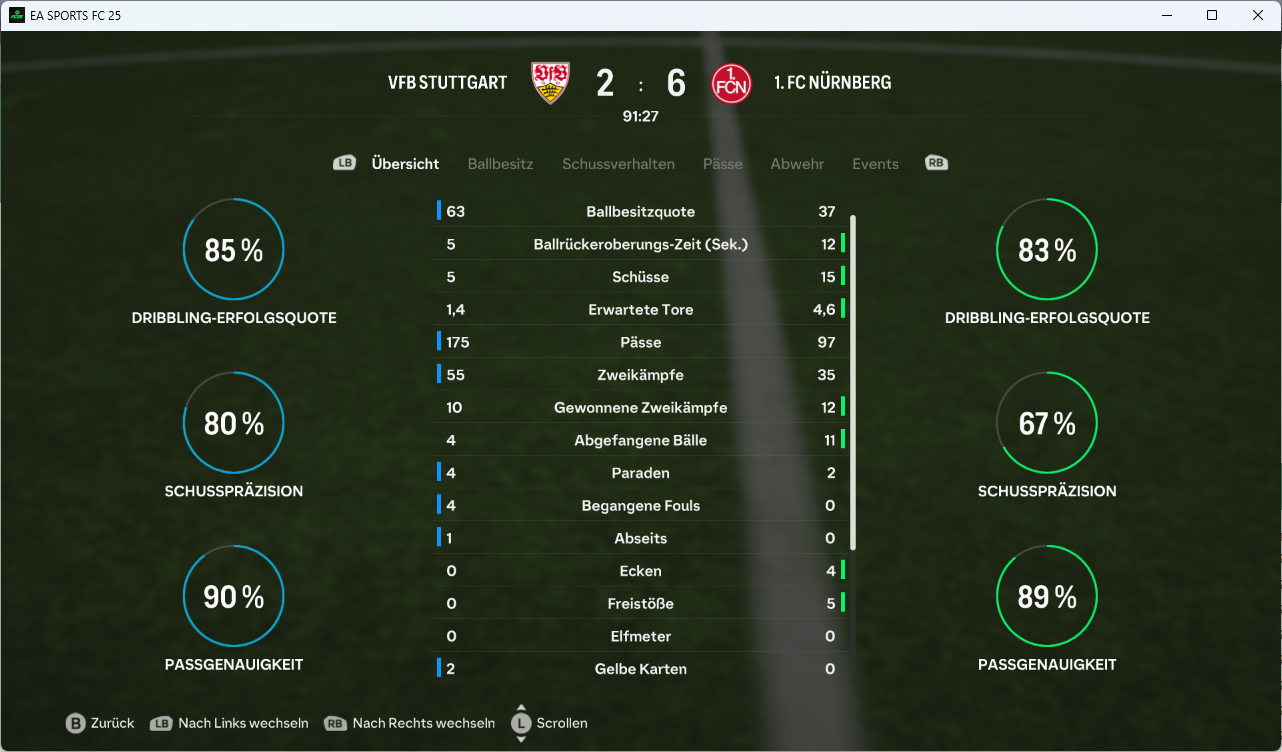Close the EA SPORTS FC 25 window

(x=1258, y=15)
